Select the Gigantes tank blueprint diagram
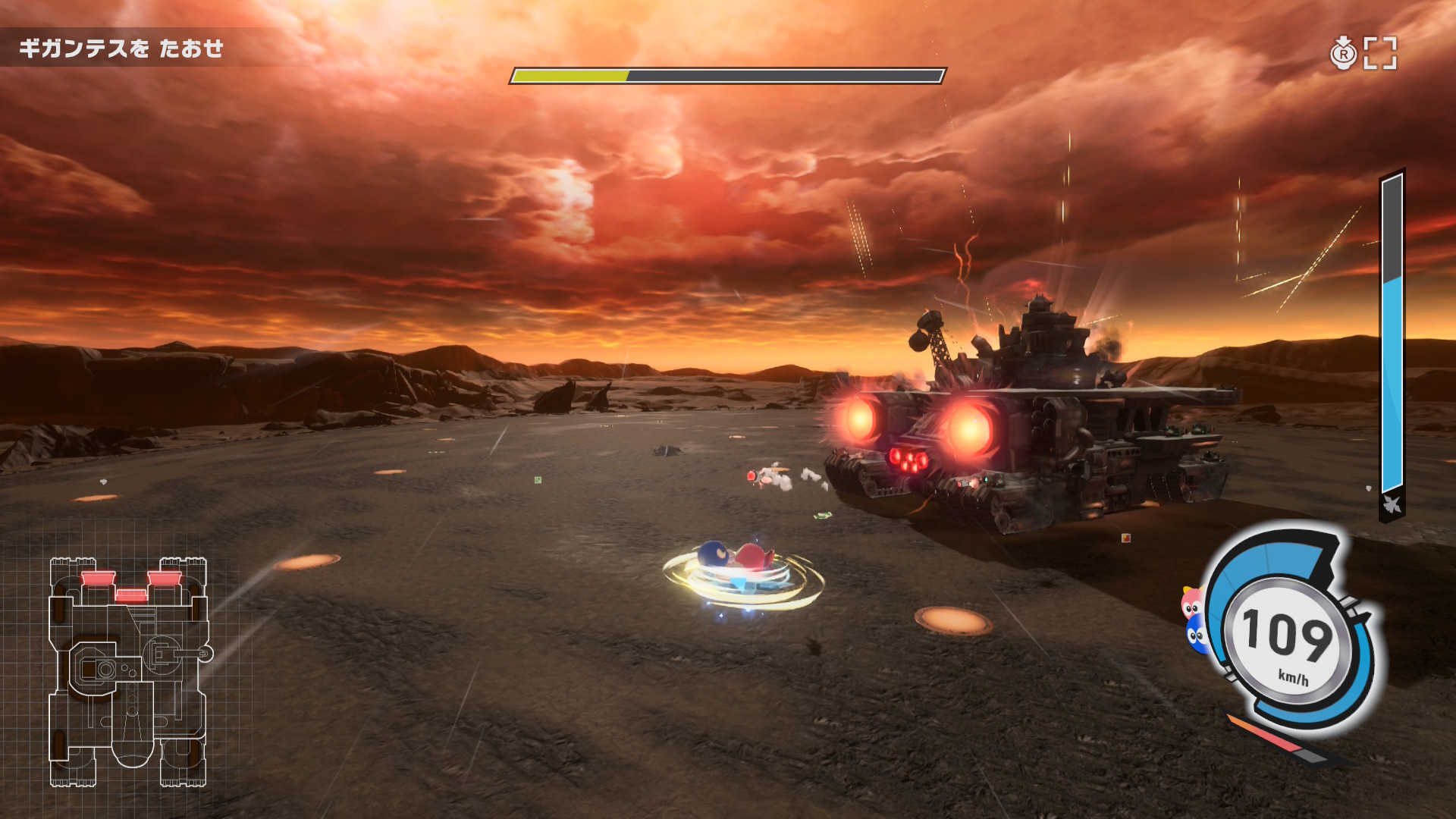1456x819 pixels. point(128,671)
